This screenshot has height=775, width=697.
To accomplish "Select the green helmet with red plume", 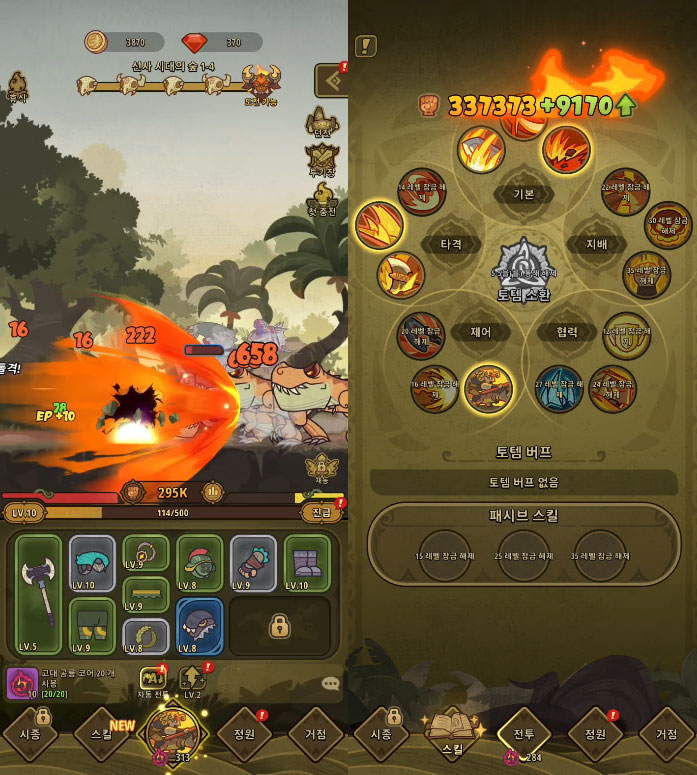I will [x=200, y=563].
